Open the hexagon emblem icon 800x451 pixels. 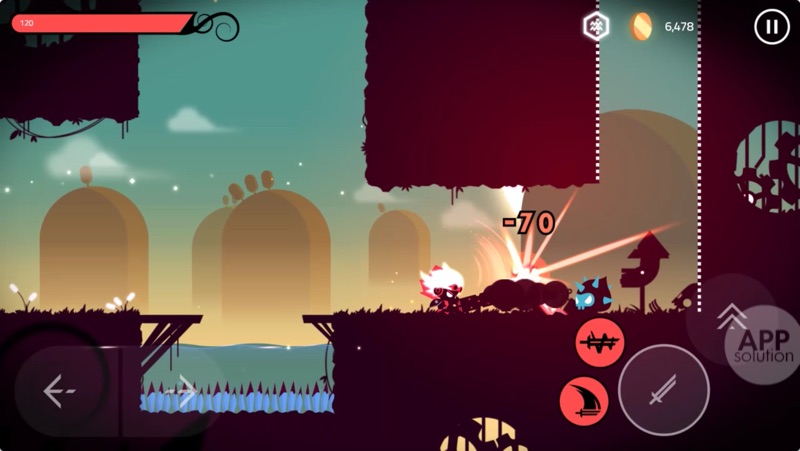[x=596, y=27]
